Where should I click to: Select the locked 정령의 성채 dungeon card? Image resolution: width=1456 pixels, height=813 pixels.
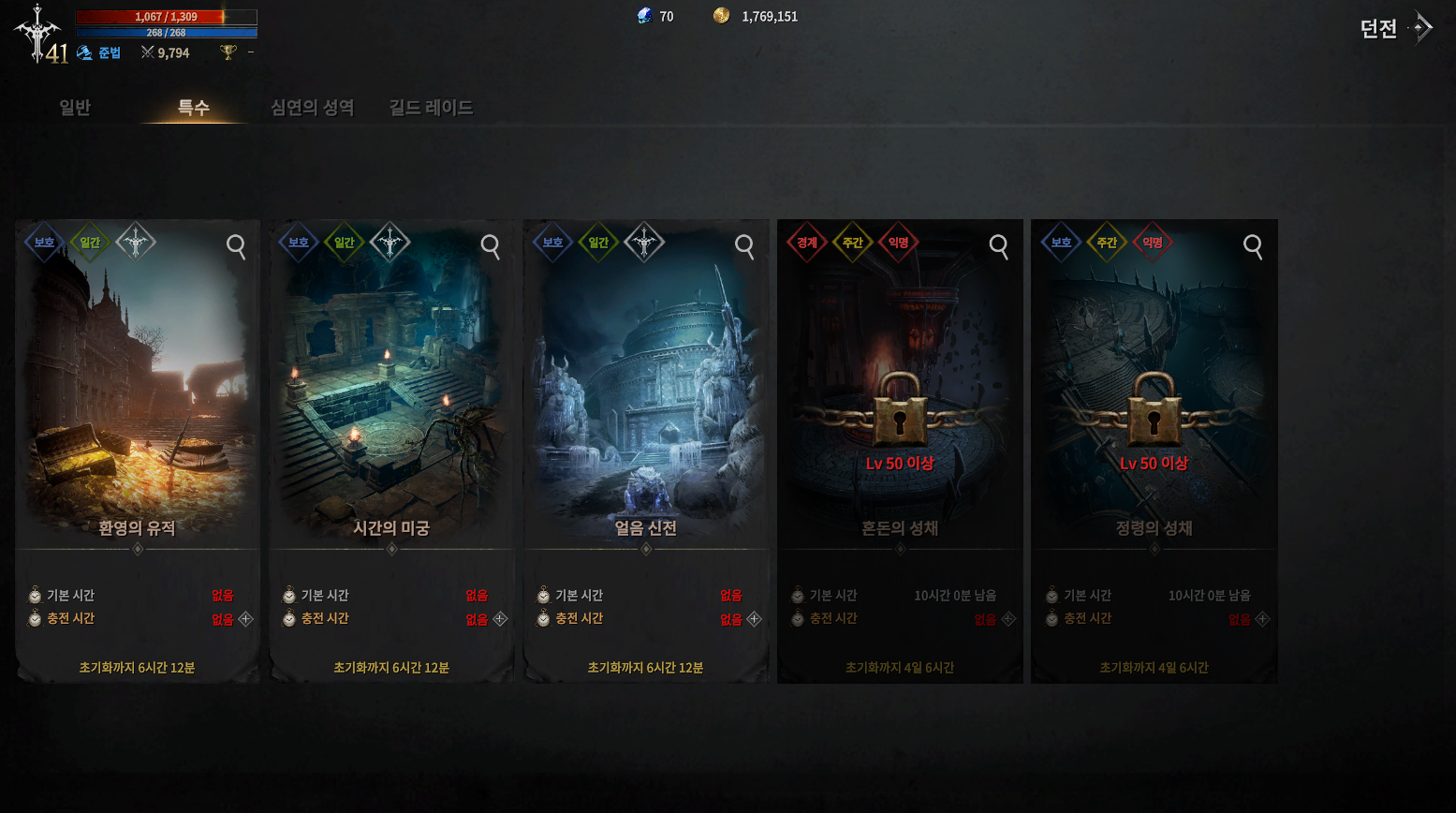1154,393
